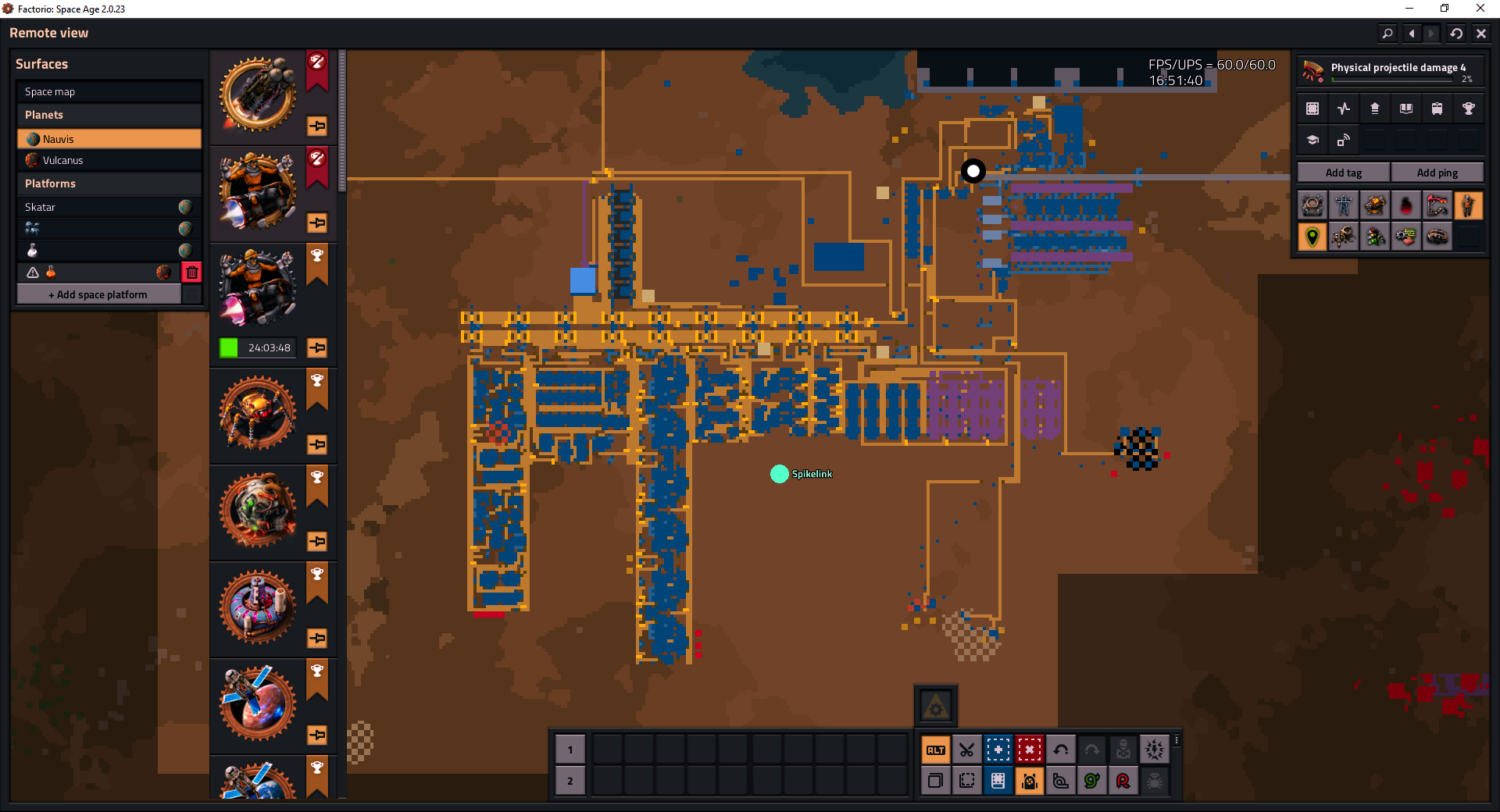Select the blue copy selection tool
This screenshot has width=1500, height=812.
[x=998, y=750]
